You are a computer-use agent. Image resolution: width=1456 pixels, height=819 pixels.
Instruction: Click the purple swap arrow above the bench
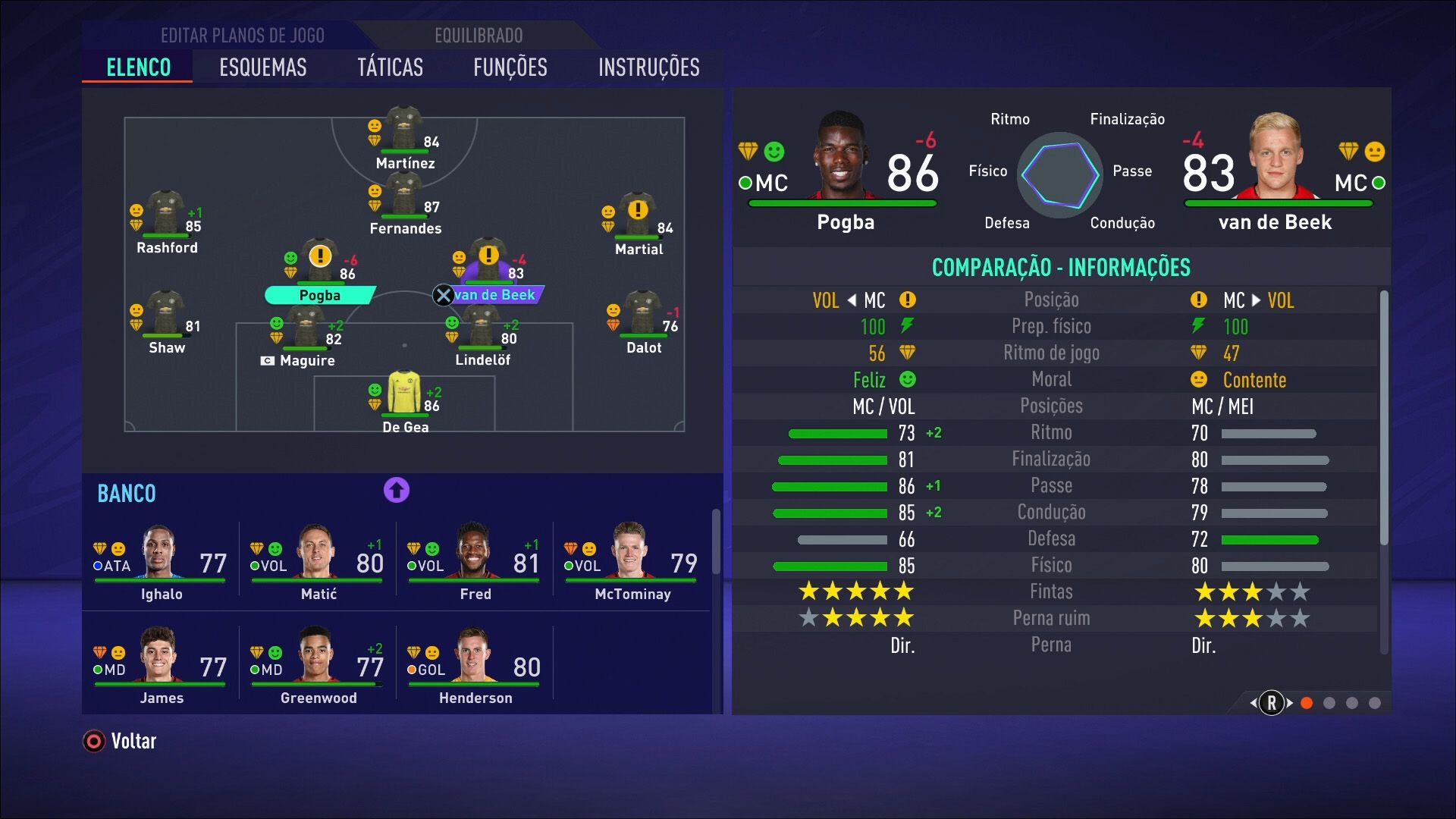[x=395, y=491]
